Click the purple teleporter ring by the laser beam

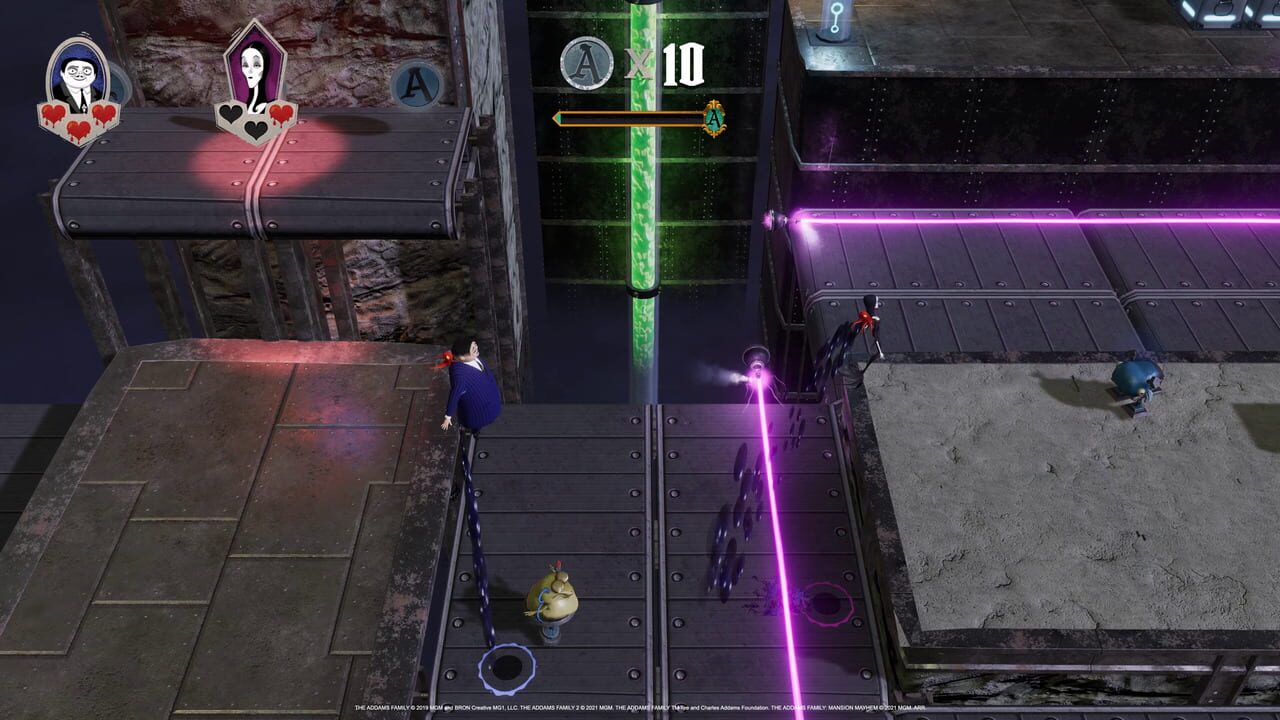point(829,606)
